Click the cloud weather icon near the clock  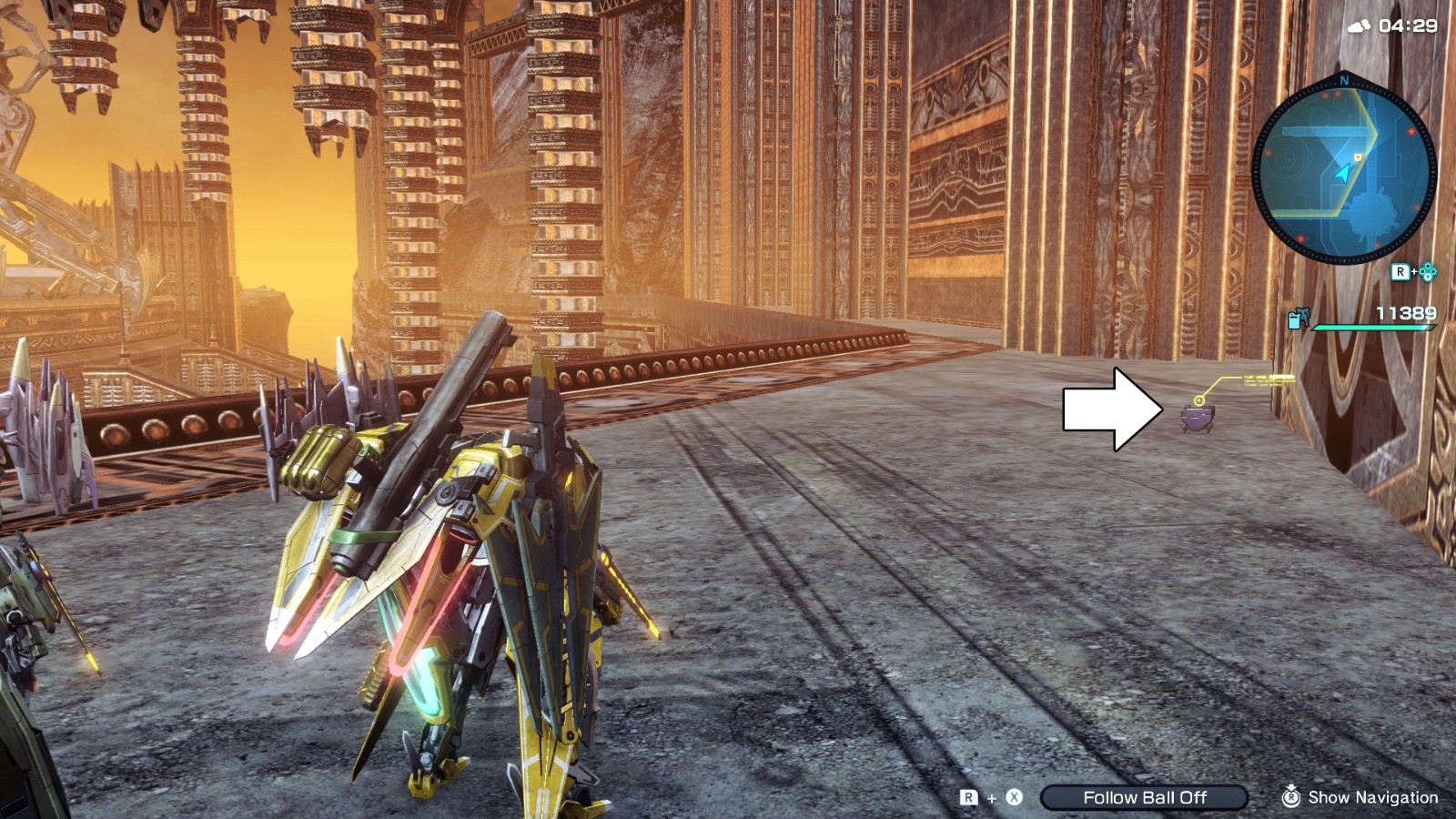pos(1360,25)
